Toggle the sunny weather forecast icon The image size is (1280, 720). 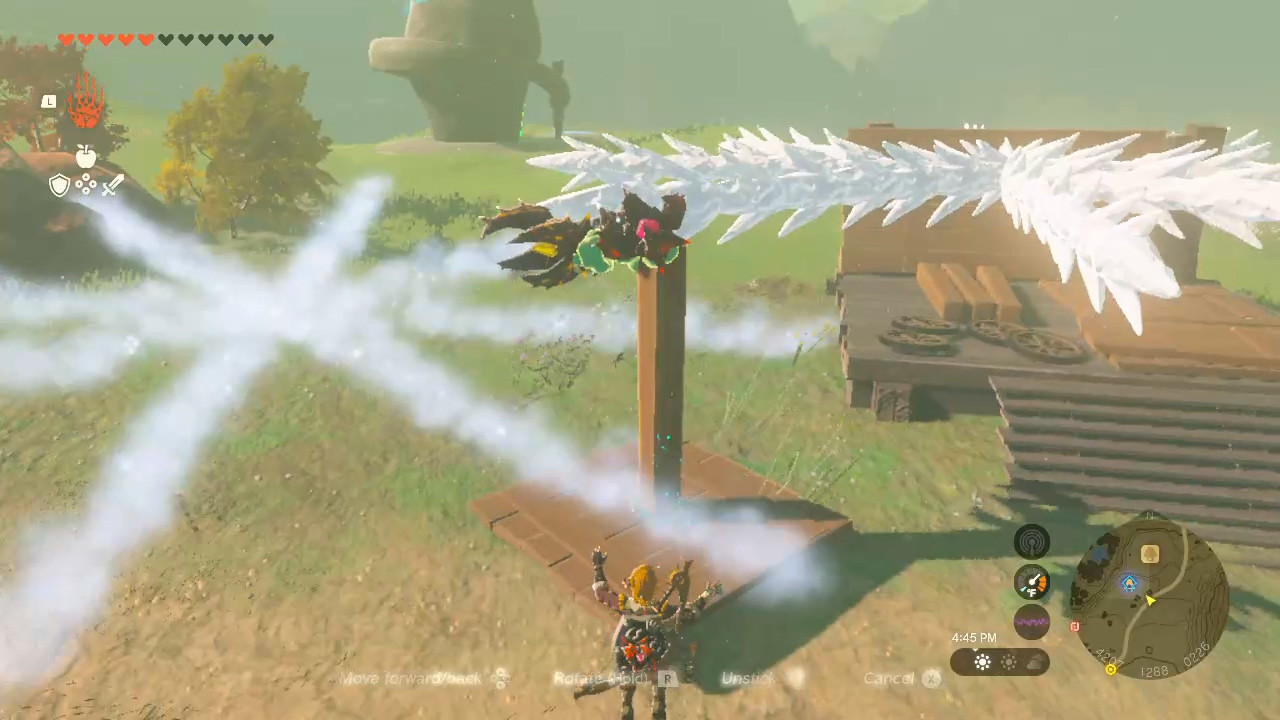(x=982, y=661)
